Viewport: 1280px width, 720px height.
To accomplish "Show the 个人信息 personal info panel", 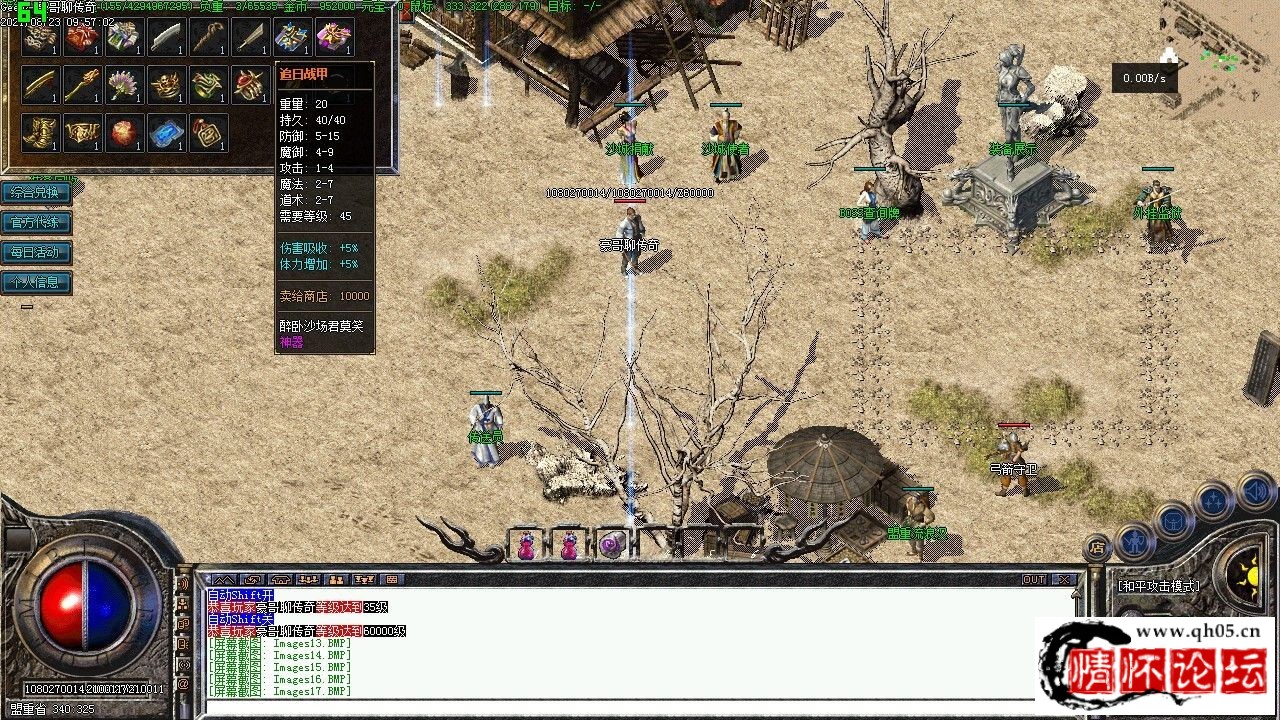I will click(36, 282).
